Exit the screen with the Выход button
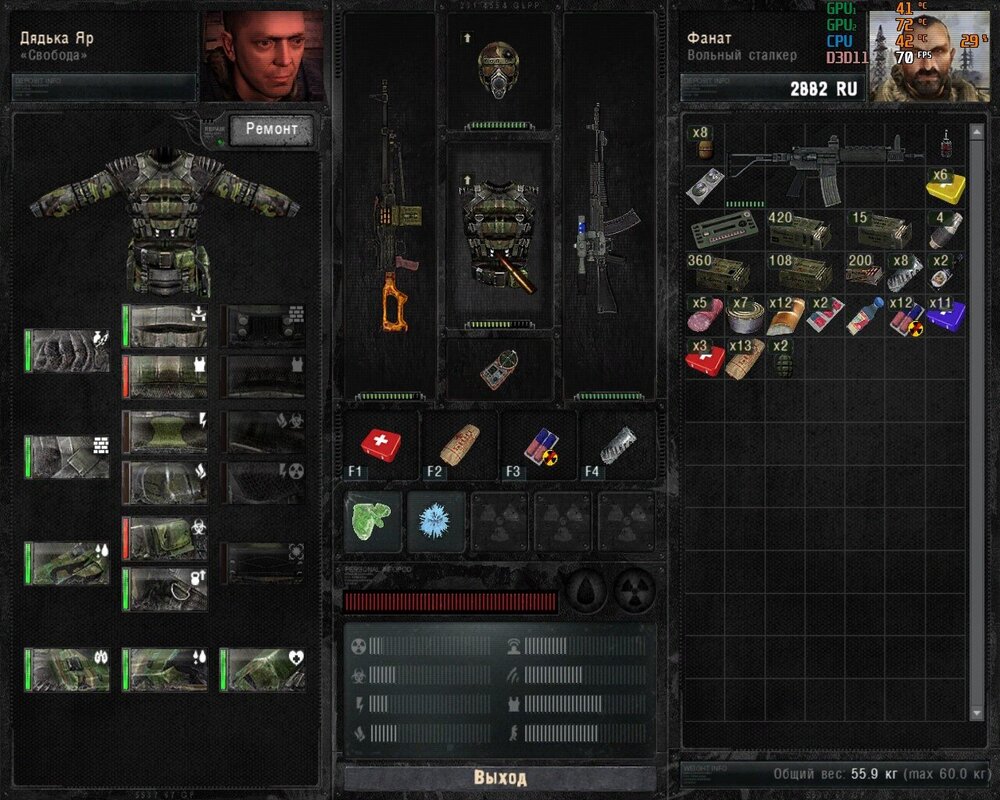The height and width of the screenshot is (800, 1000). pyautogui.click(x=499, y=777)
